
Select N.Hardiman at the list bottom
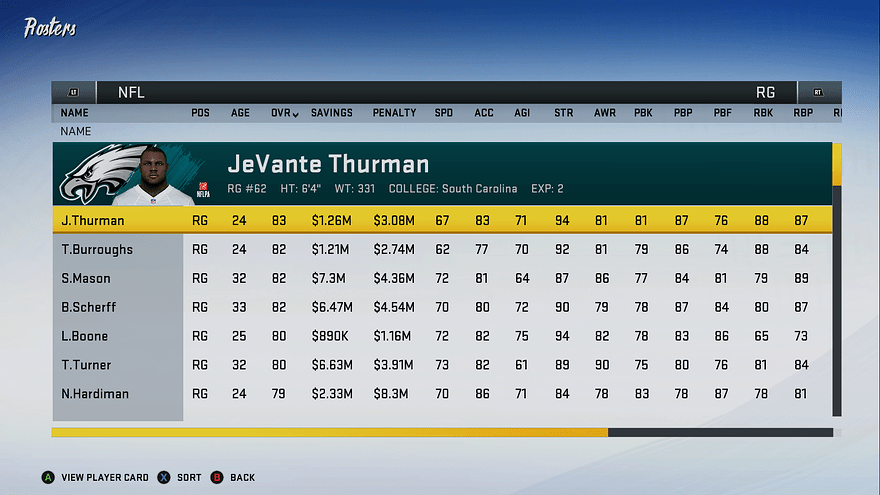click(95, 394)
